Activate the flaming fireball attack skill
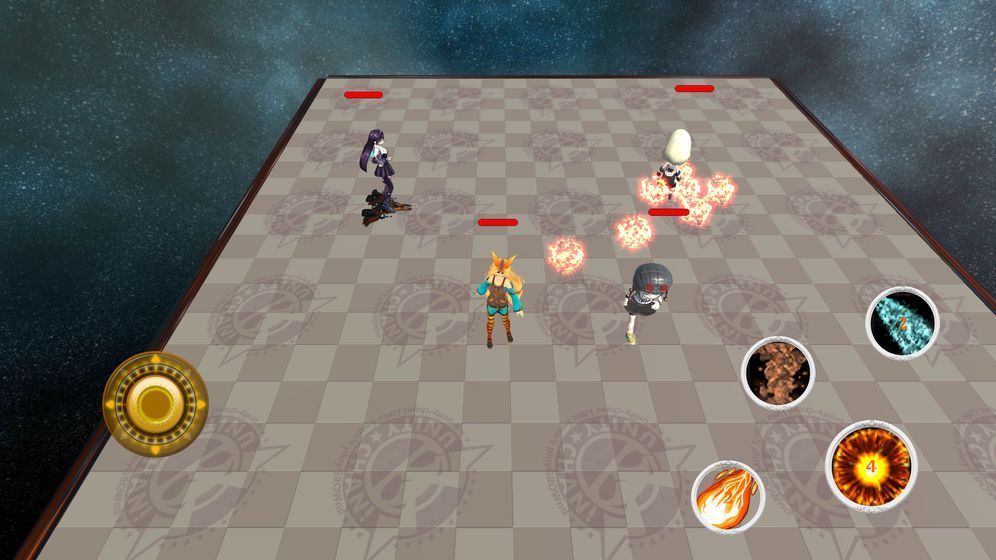Image resolution: width=996 pixels, height=560 pixels. point(727,496)
